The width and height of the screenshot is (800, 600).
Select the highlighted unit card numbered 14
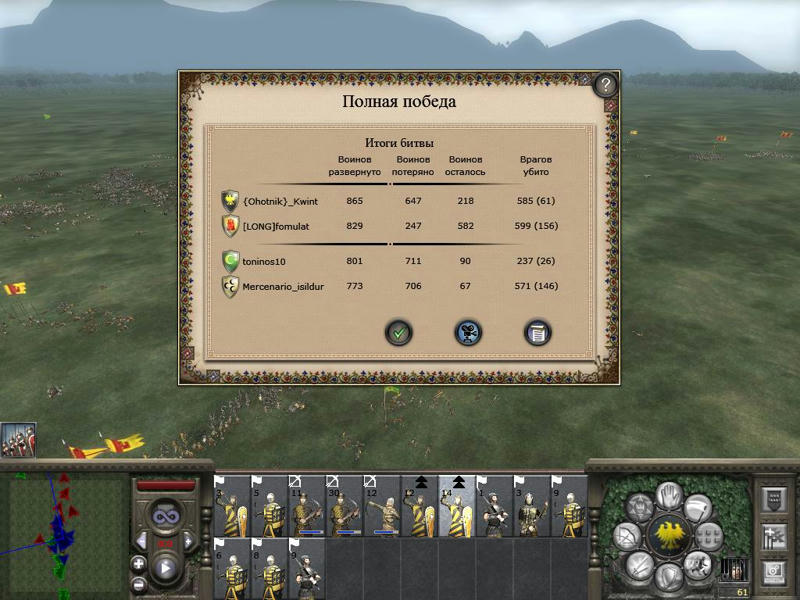point(457,507)
